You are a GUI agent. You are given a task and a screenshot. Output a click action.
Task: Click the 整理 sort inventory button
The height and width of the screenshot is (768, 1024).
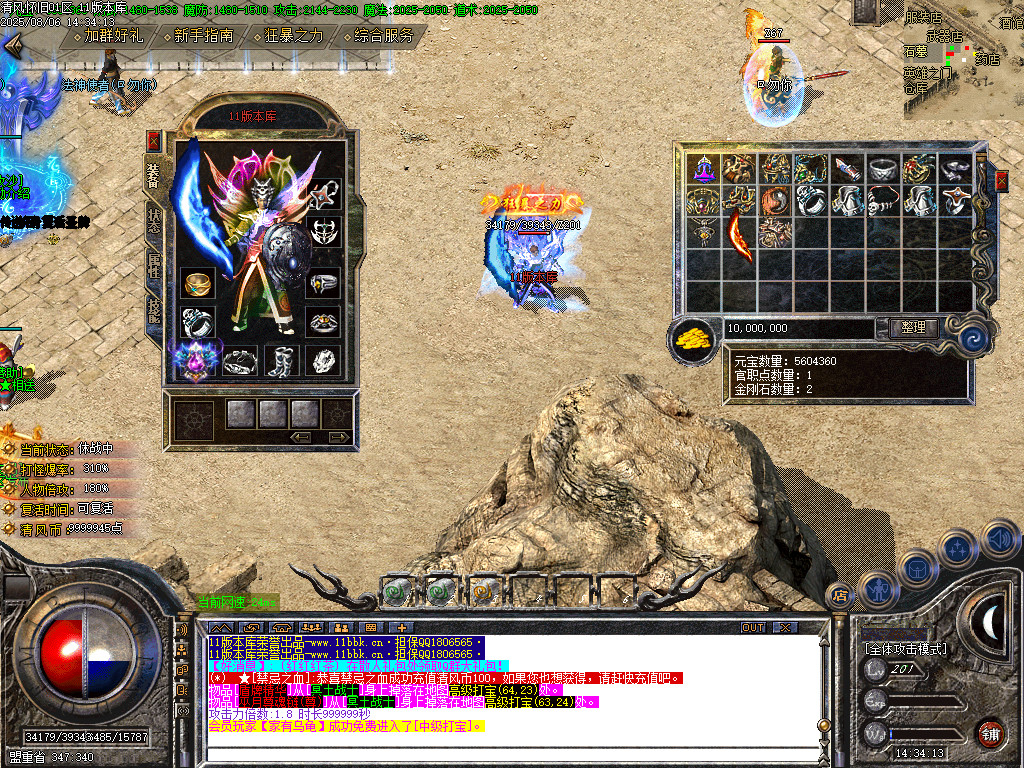pos(913,328)
